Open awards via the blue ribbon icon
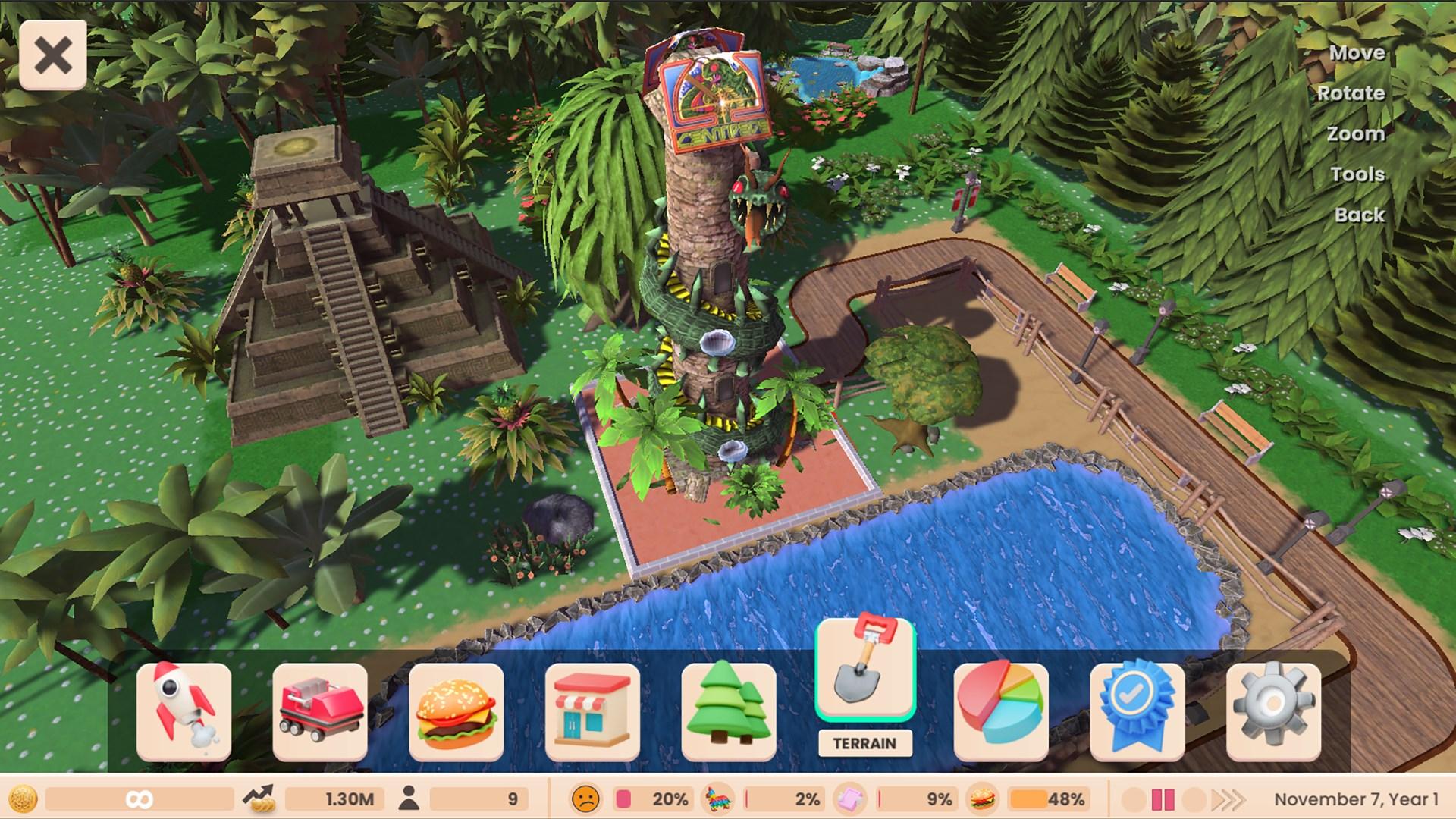The height and width of the screenshot is (819, 1456). (1137, 713)
